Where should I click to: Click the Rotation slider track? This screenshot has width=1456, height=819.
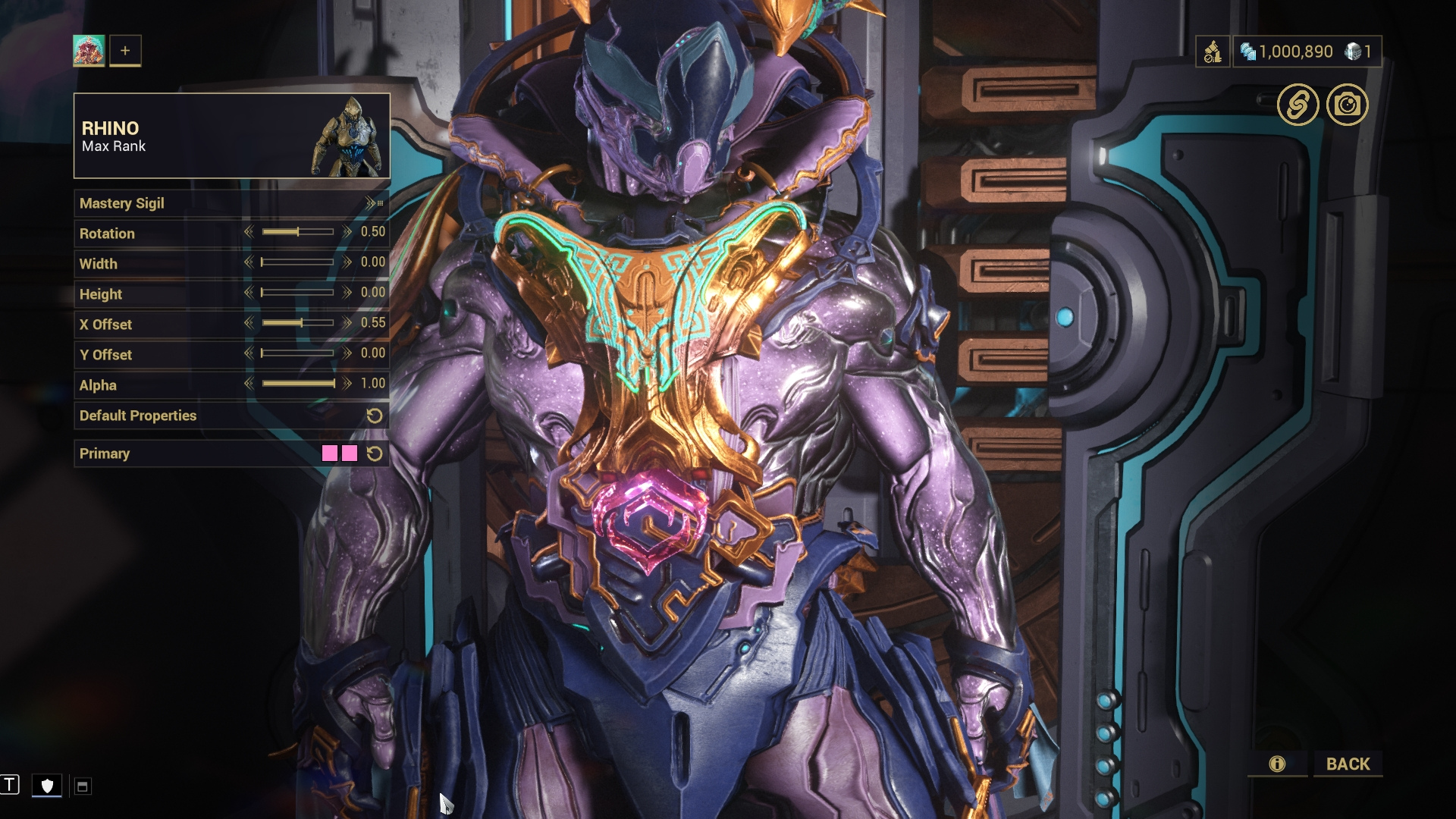point(297,232)
